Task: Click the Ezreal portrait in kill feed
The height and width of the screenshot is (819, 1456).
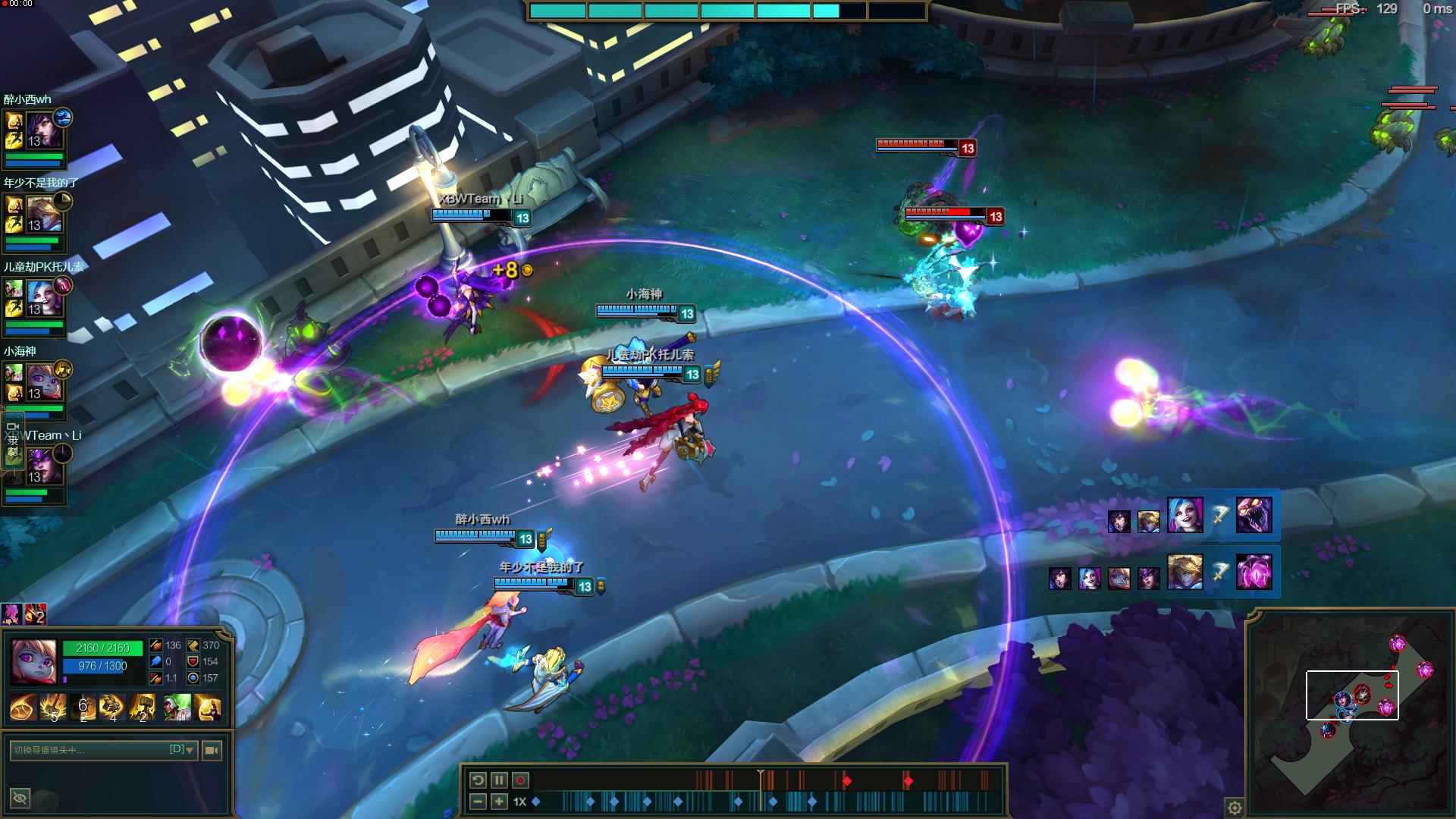Action: click(x=1184, y=571)
